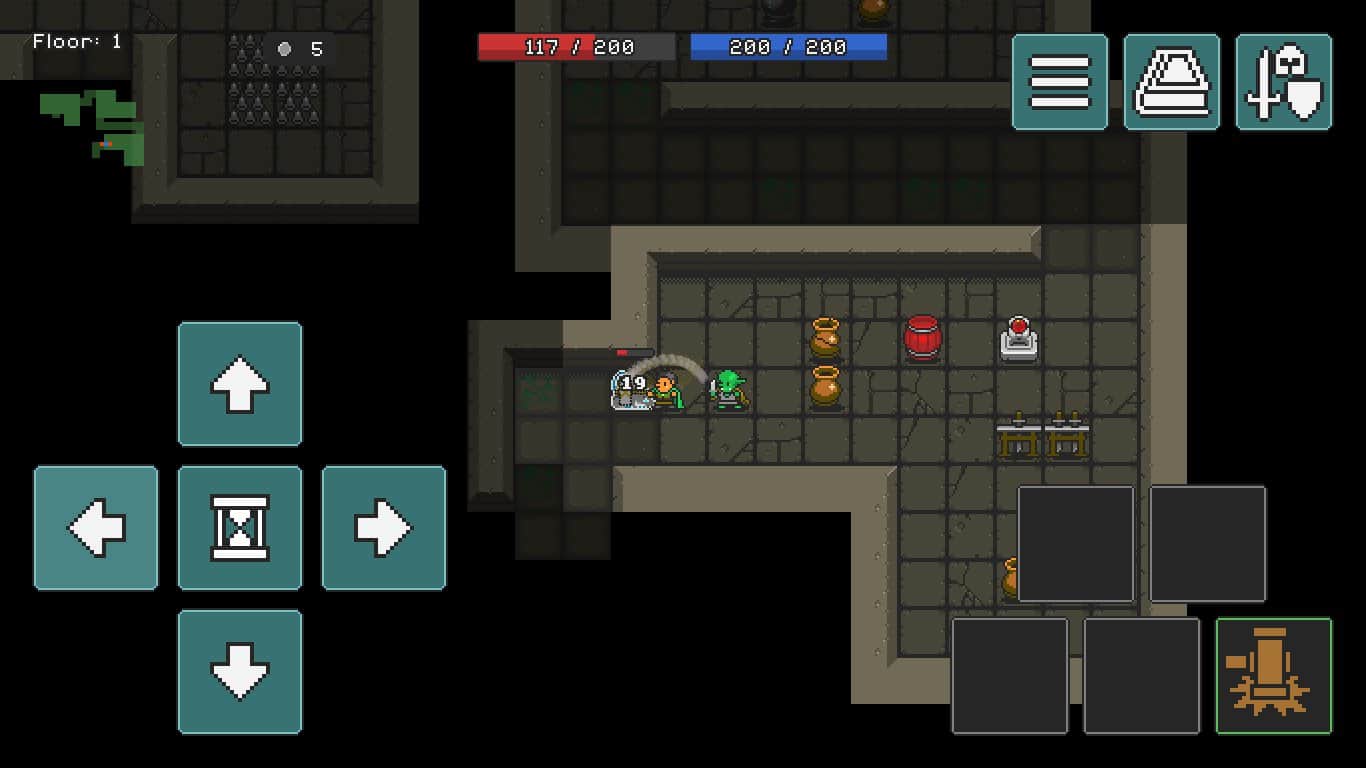This screenshot has width=1366, height=768.
Task: Open the hamburger menu
Action: coord(1060,82)
